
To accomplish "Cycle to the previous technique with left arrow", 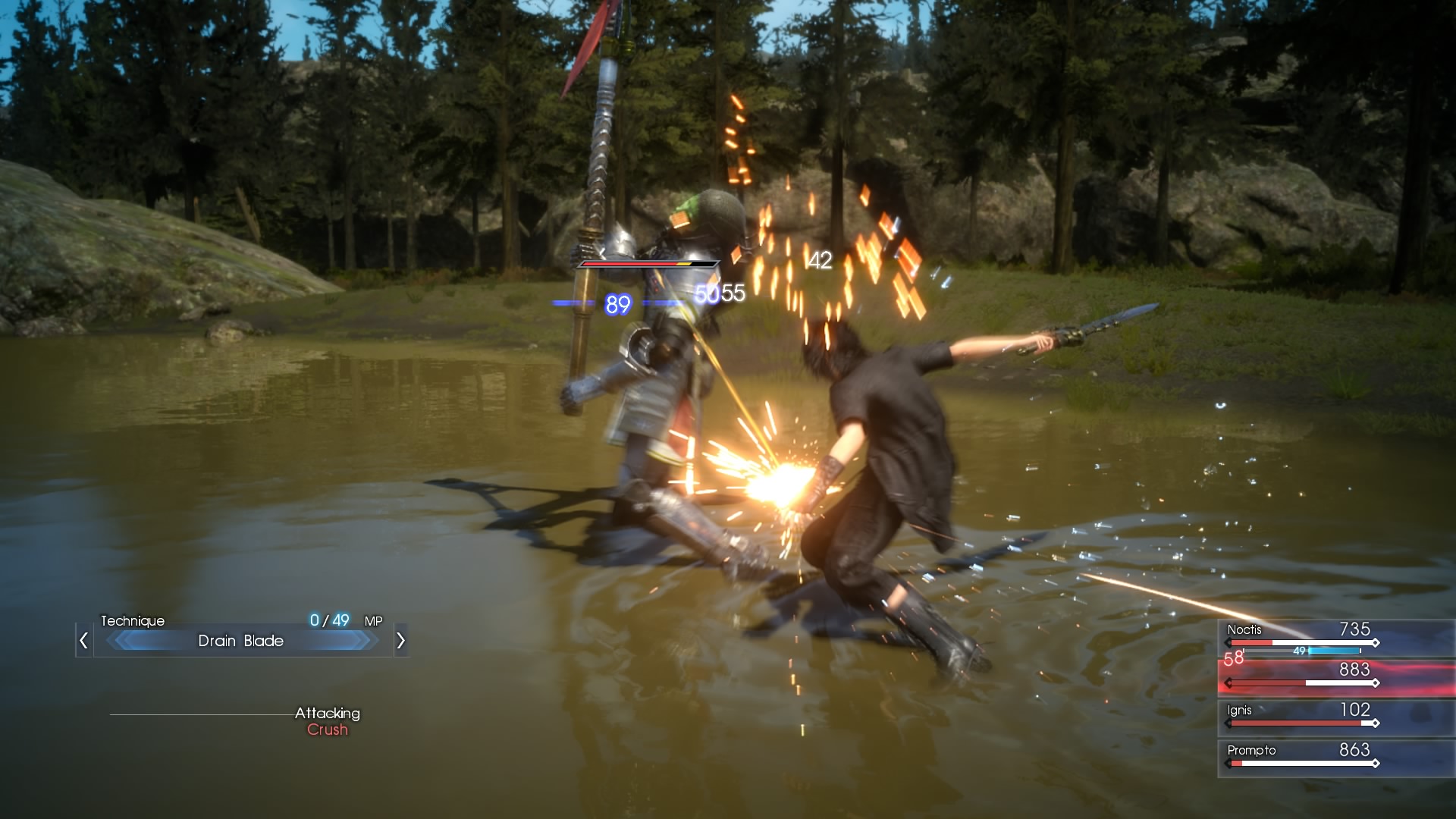I will coord(84,641).
